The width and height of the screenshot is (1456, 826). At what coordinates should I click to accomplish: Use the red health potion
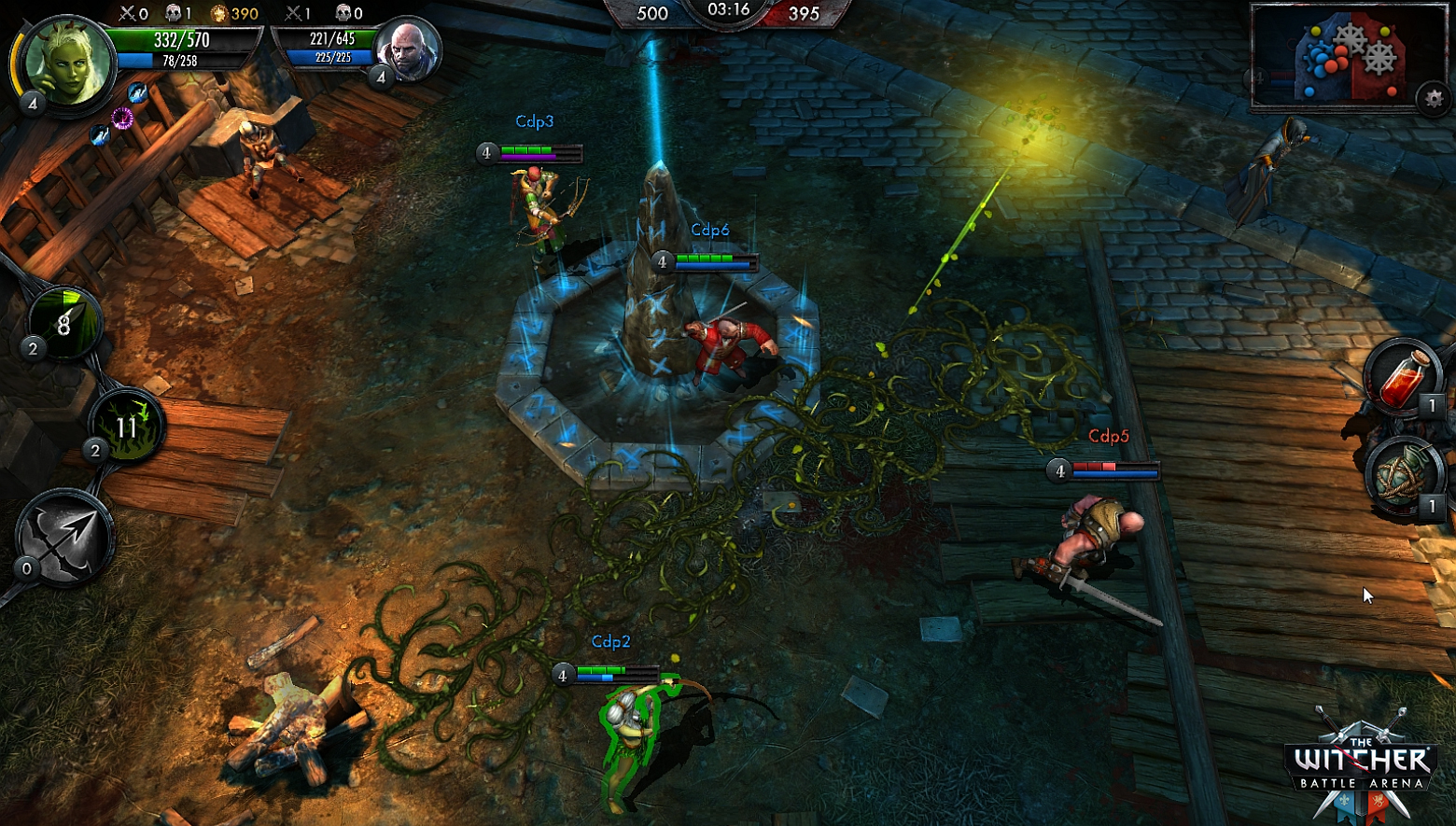pyautogui.click(x=1403, y=378)
